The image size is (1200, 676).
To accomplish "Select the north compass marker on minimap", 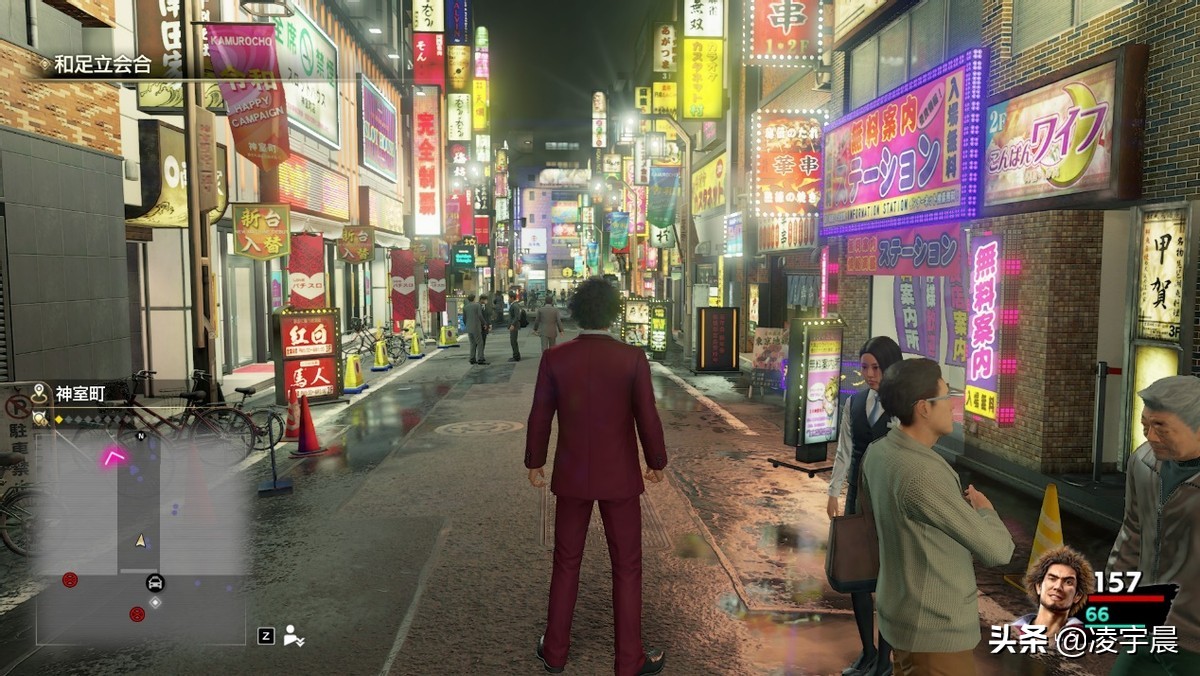I will click(141, 436).
